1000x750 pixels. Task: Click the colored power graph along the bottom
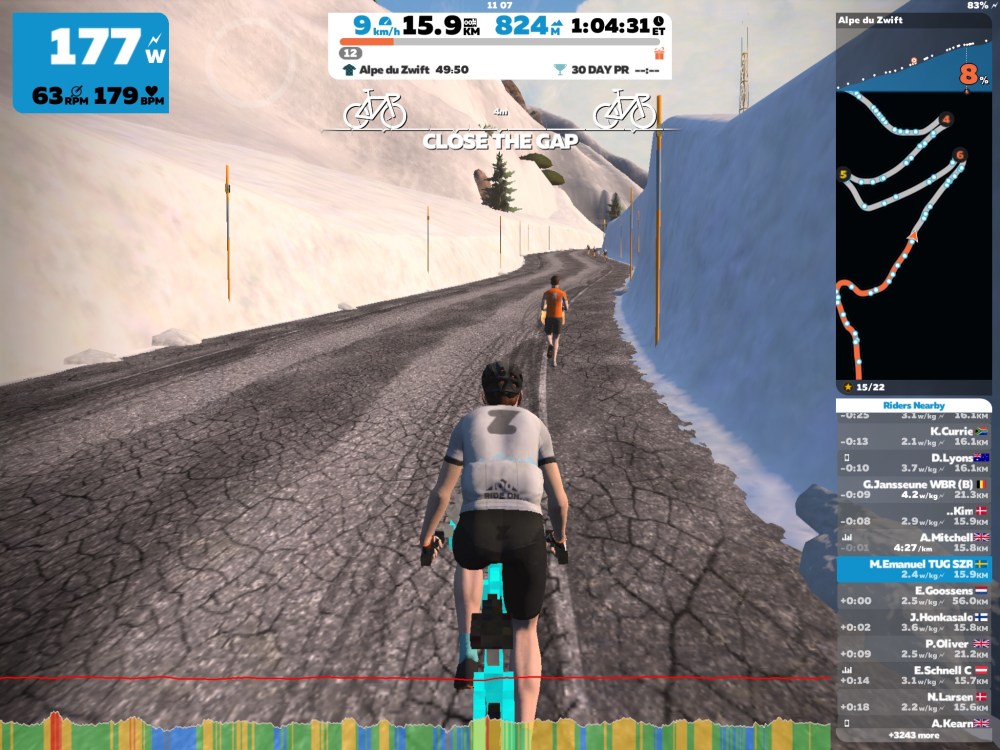click(x=417, y=733)
